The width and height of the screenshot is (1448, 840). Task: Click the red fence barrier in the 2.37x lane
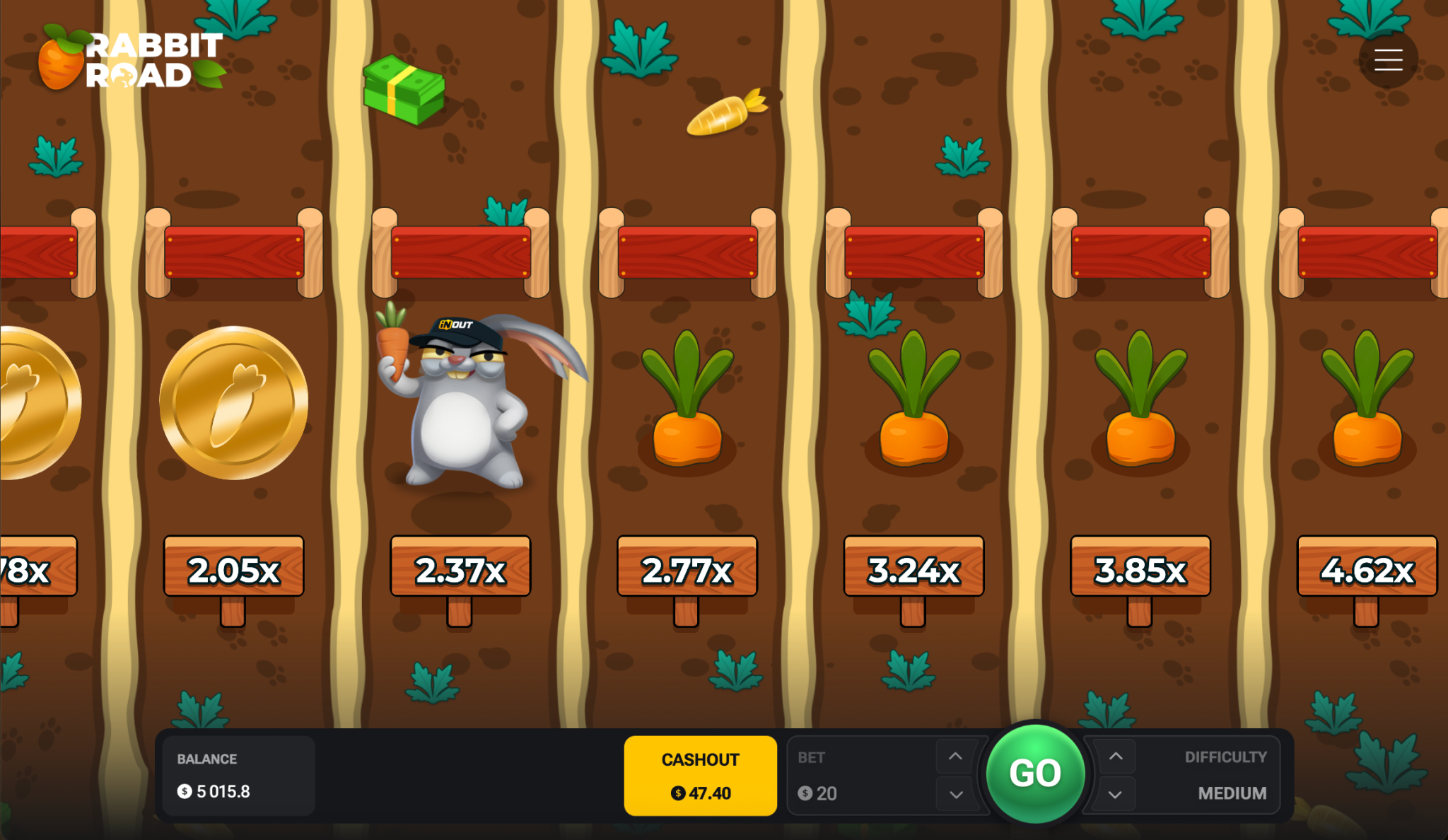[x=460, y=253]
